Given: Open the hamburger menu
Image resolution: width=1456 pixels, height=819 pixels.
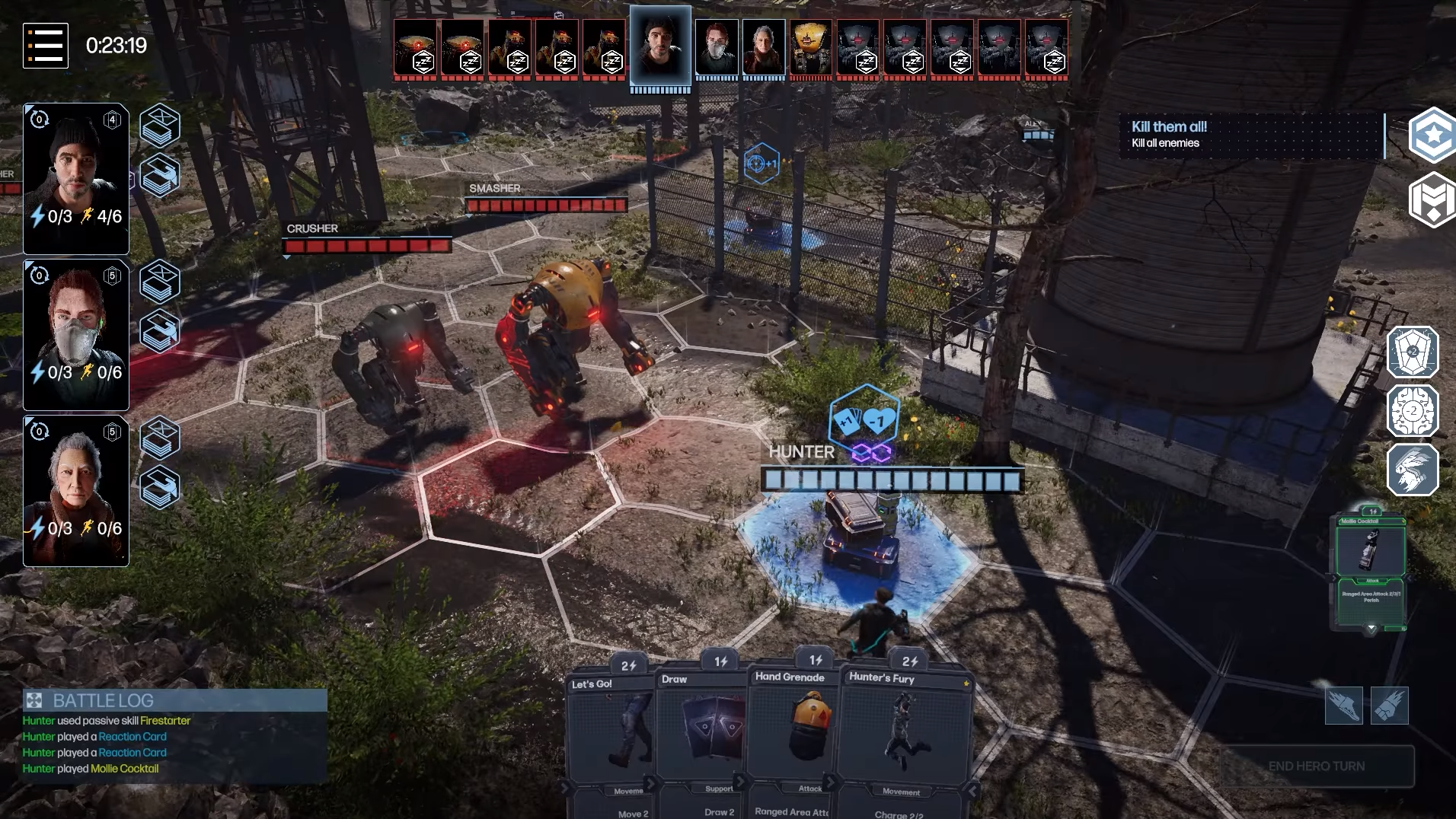Looking at the screenshot, I should point(46,46).
